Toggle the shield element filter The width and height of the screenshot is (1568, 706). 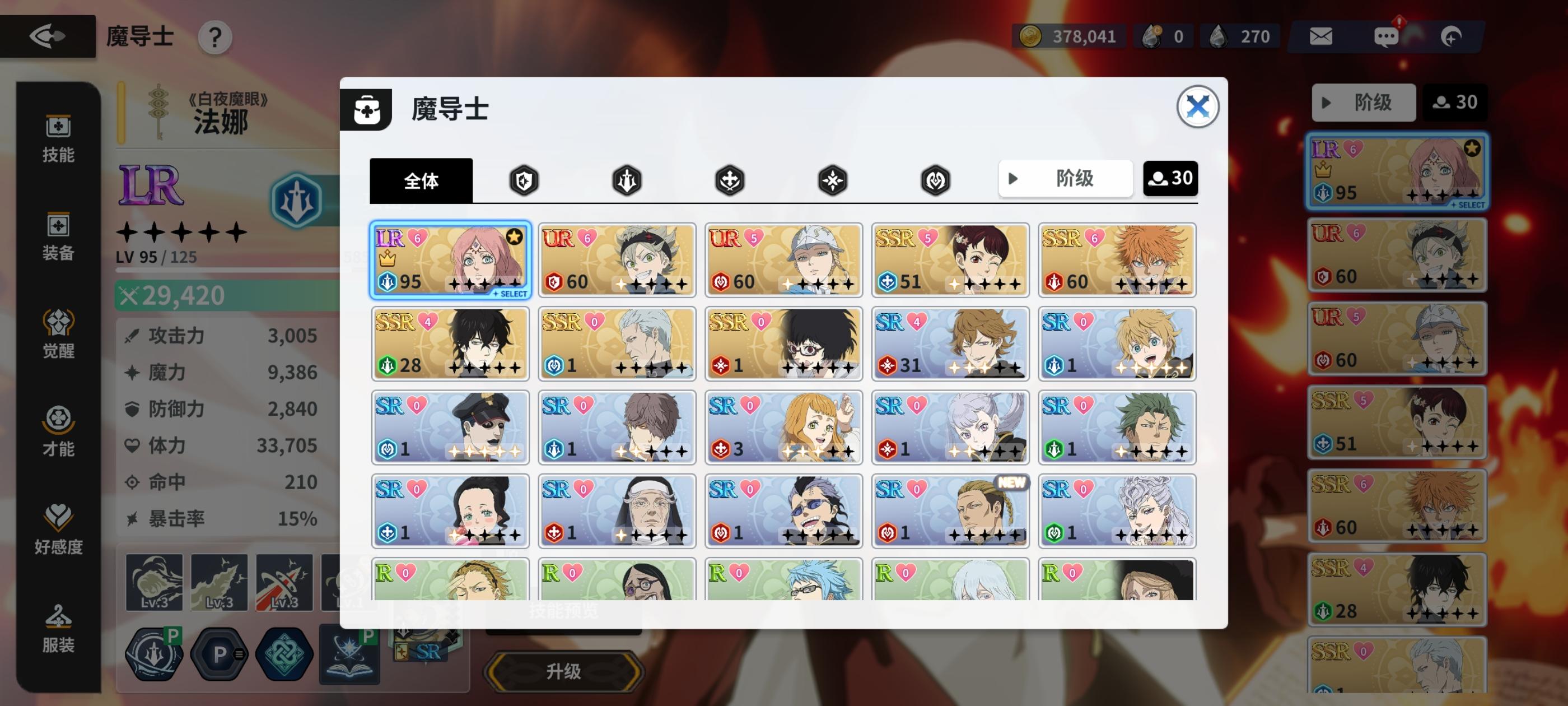[525, 180]
